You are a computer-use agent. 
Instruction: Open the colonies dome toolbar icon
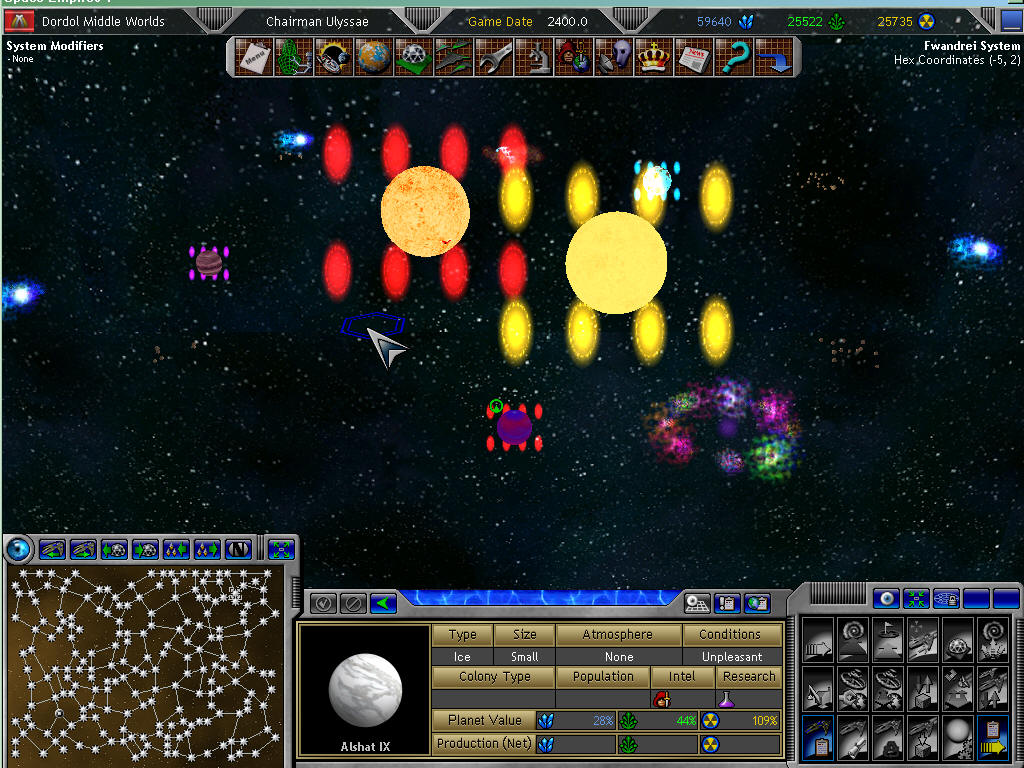(413, 57)
